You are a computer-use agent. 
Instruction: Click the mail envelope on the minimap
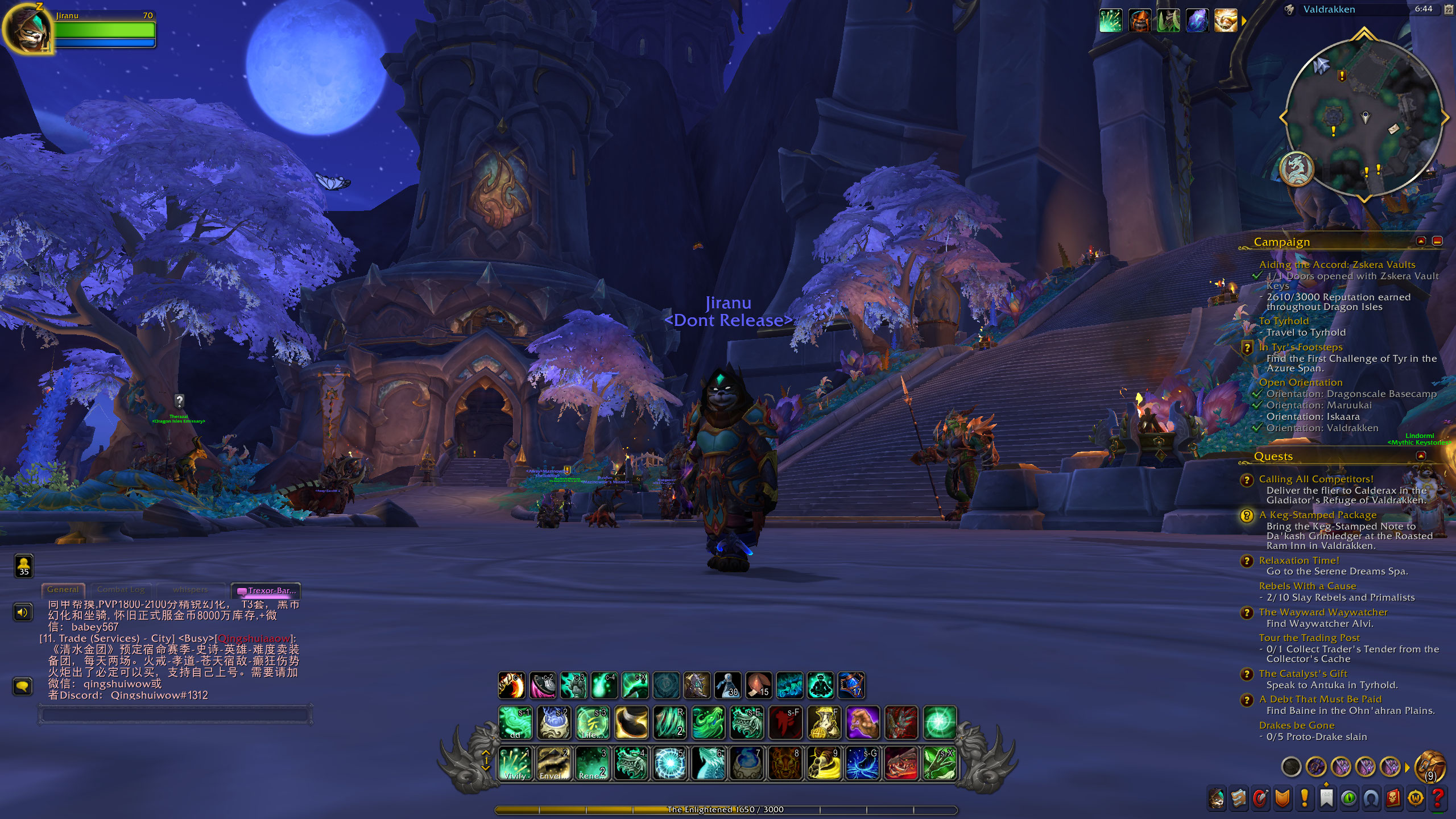click(1393, 129)
